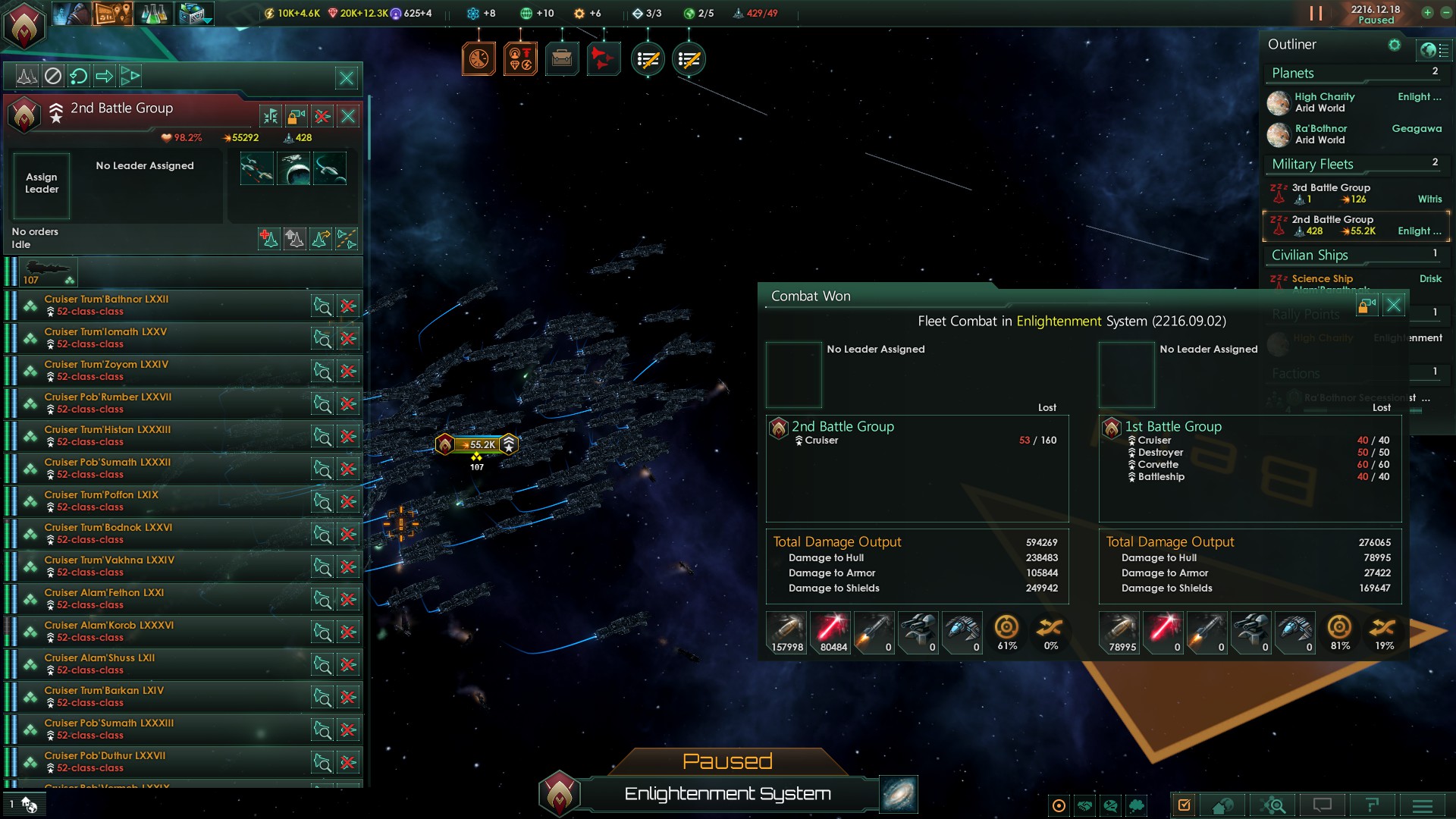Open the empire emblem government menu

24,24
